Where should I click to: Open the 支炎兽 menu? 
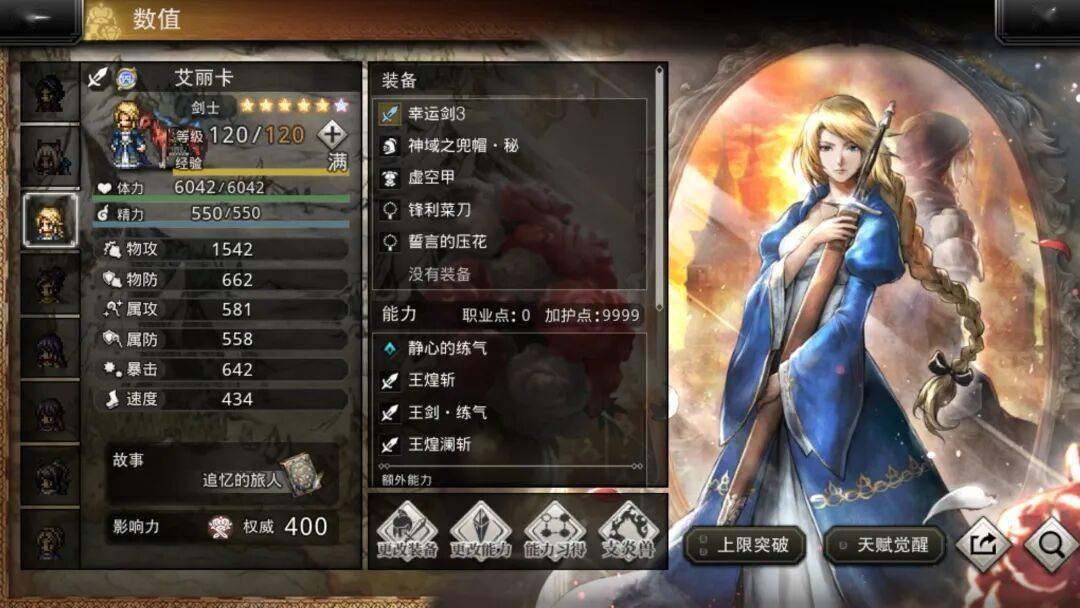tap(628, 531)
